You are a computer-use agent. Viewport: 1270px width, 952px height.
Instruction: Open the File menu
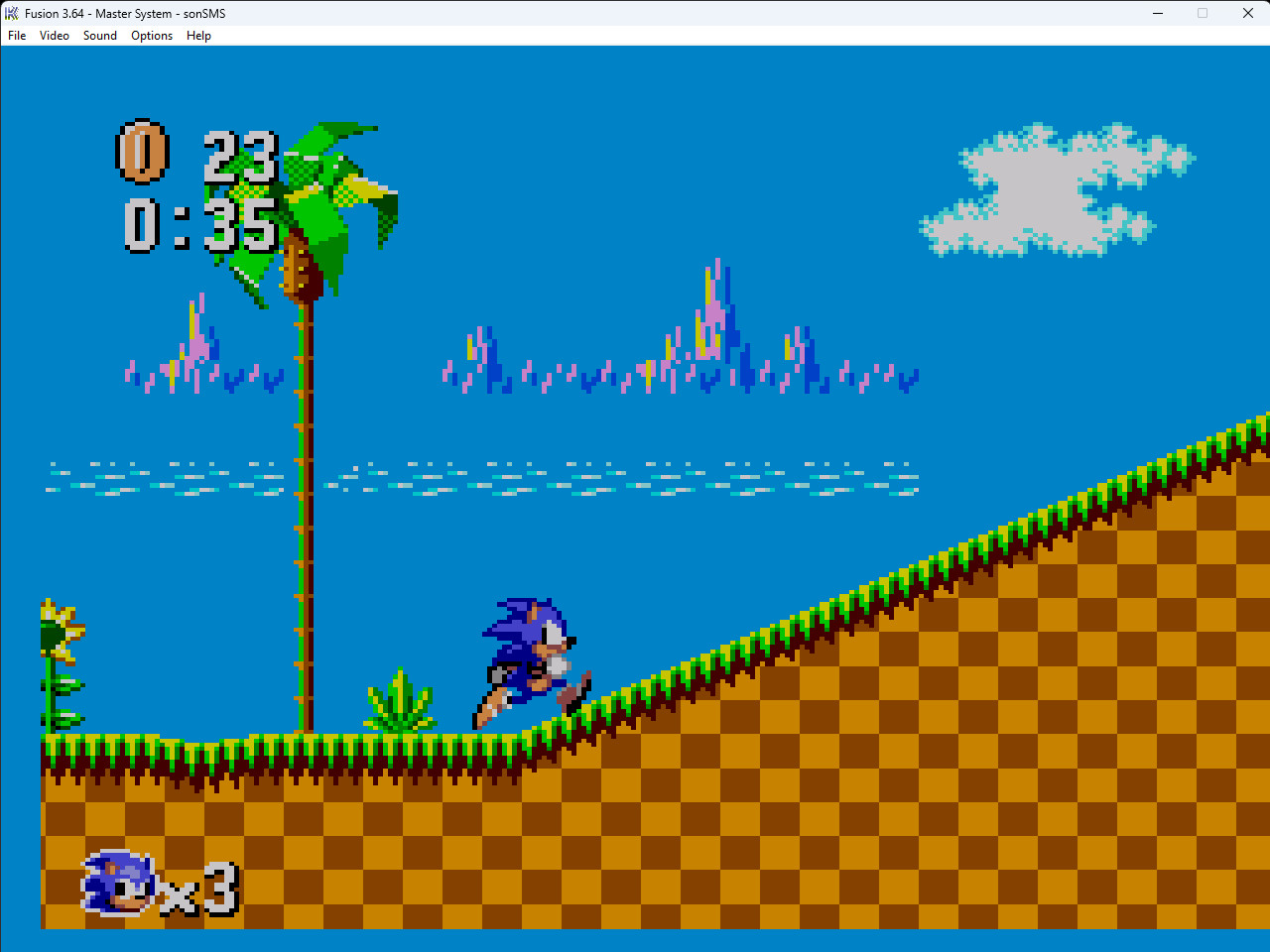(x=16, y=36)
